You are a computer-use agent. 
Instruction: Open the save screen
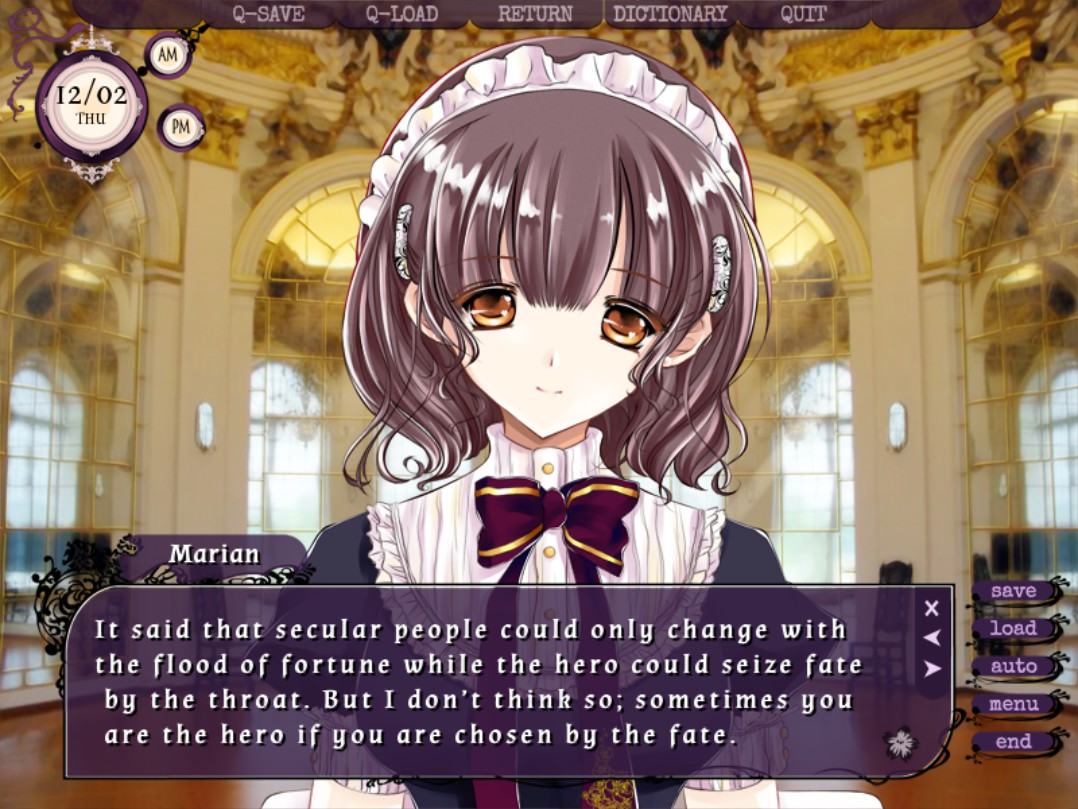(1013, 591)
